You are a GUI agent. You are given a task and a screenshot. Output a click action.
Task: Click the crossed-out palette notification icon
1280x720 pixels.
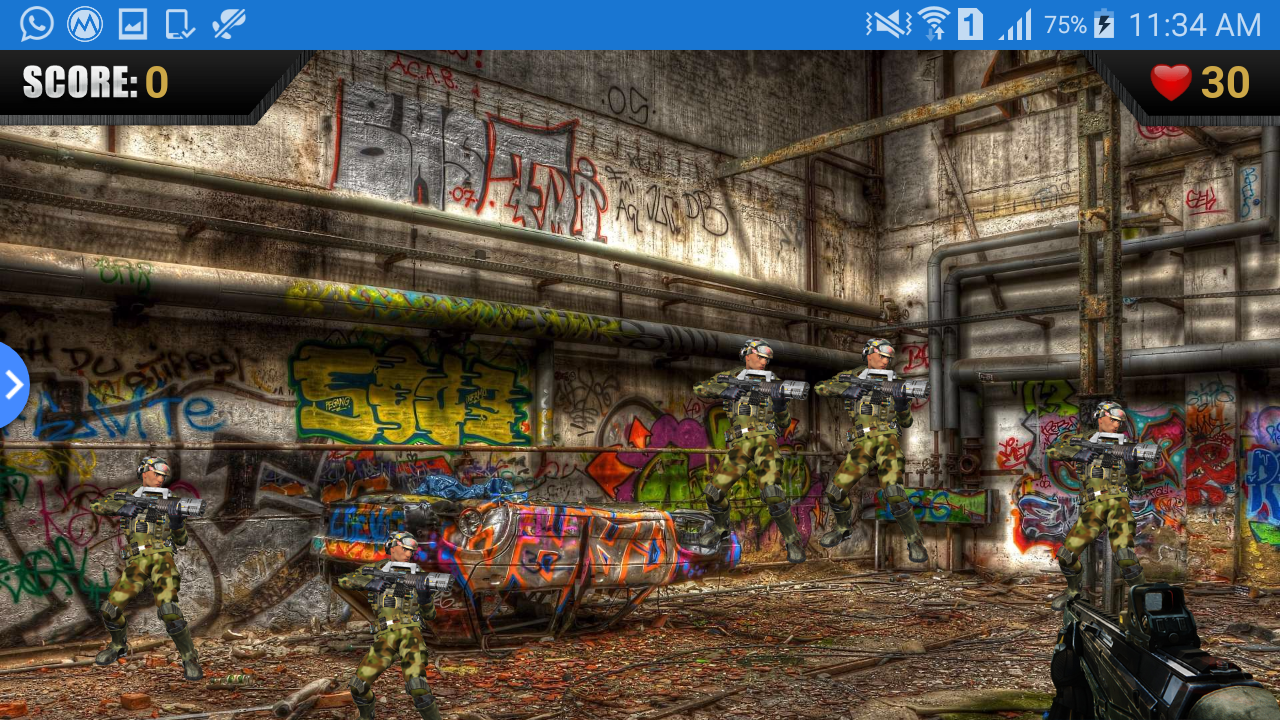click(228, 22)
